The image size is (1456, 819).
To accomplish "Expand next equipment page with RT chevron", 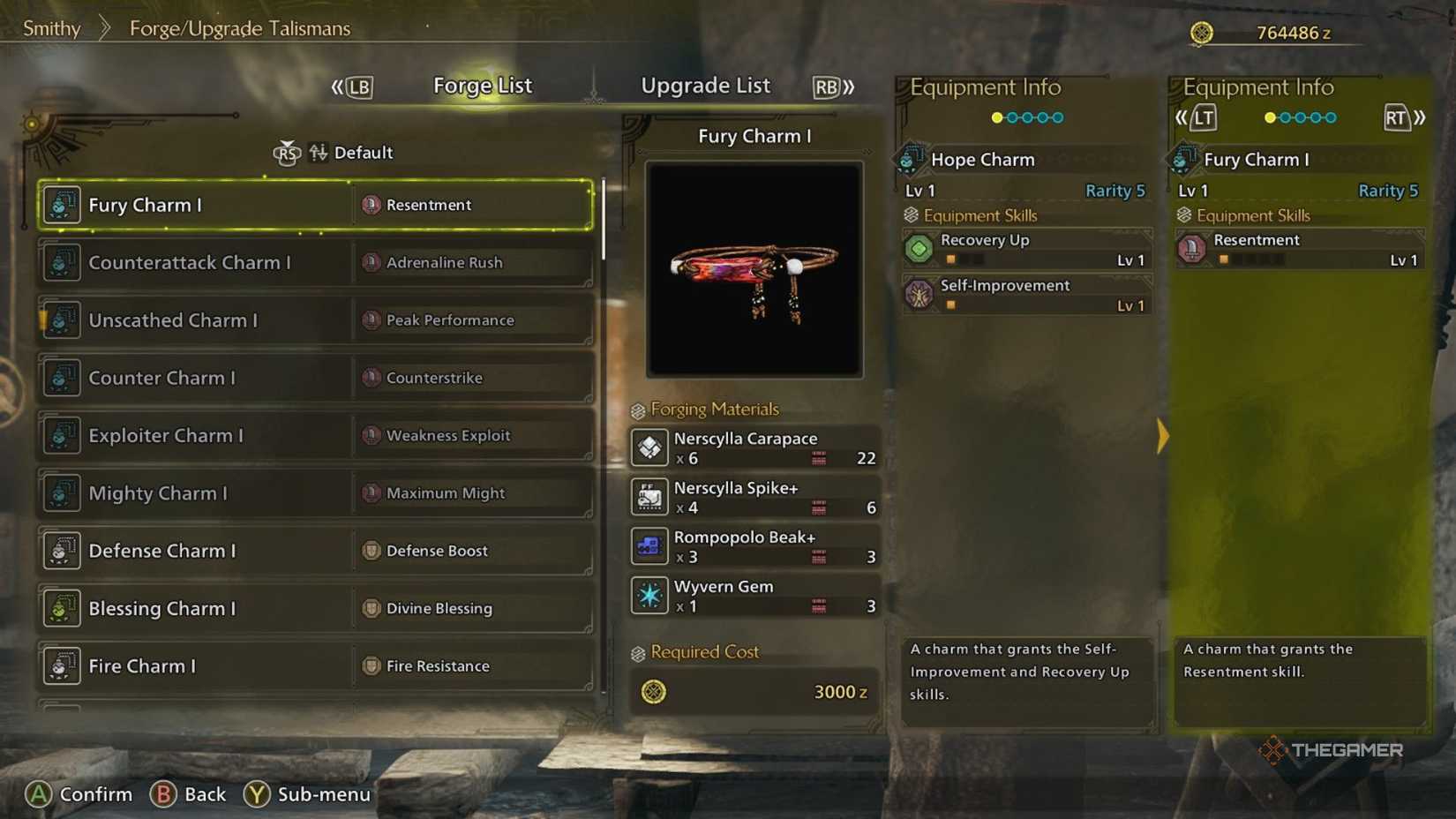I will (x=1401, y=116).
